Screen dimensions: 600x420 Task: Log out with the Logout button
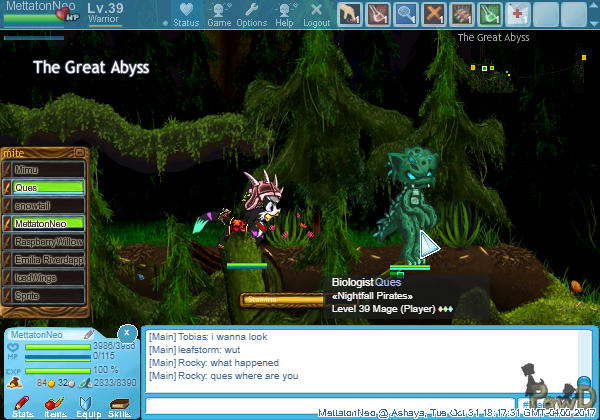(x=316, y=15)
